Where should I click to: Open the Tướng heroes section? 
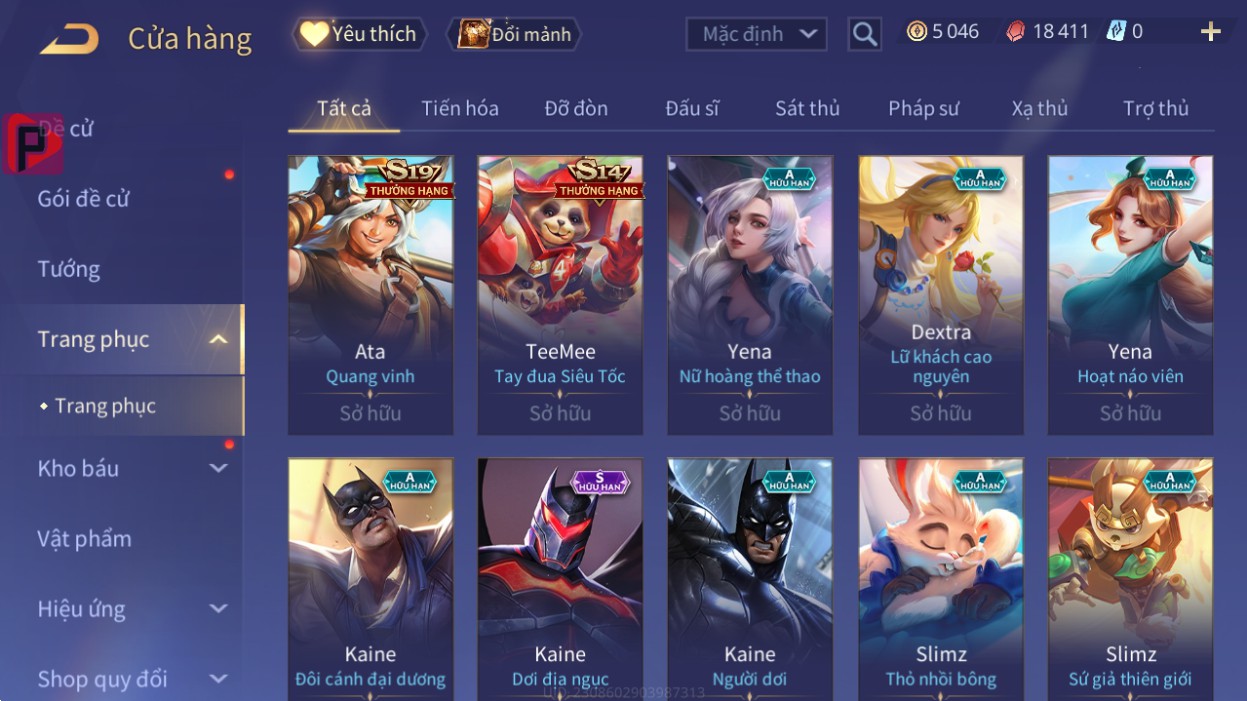pos(69,269)
